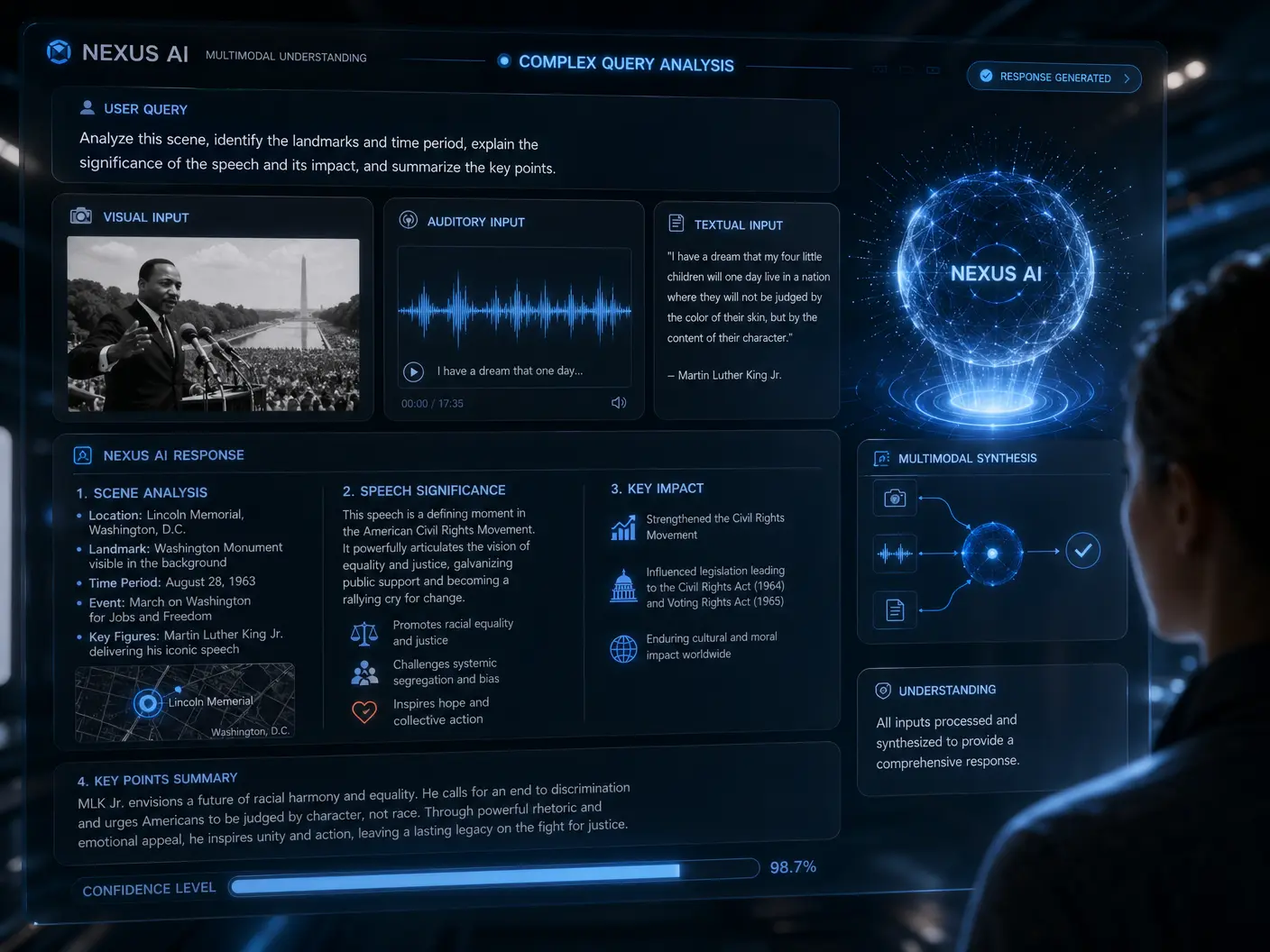The width and height of the screenshot is (1270, 952).
Task: Click the heart icon beside 'Inspires hope'
Action: (364, 712)
